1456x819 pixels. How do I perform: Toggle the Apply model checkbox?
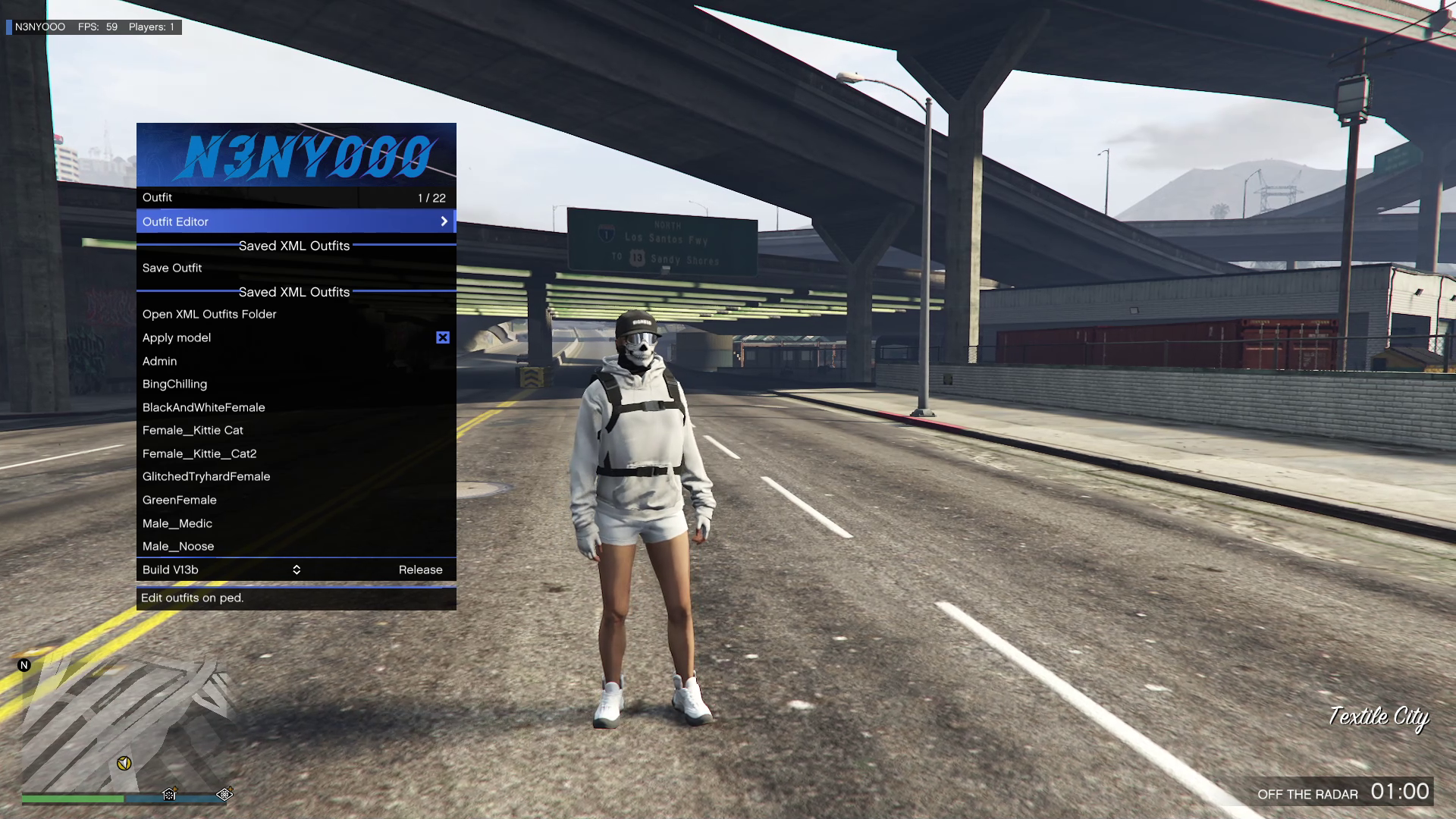click(x=443, y=337)
